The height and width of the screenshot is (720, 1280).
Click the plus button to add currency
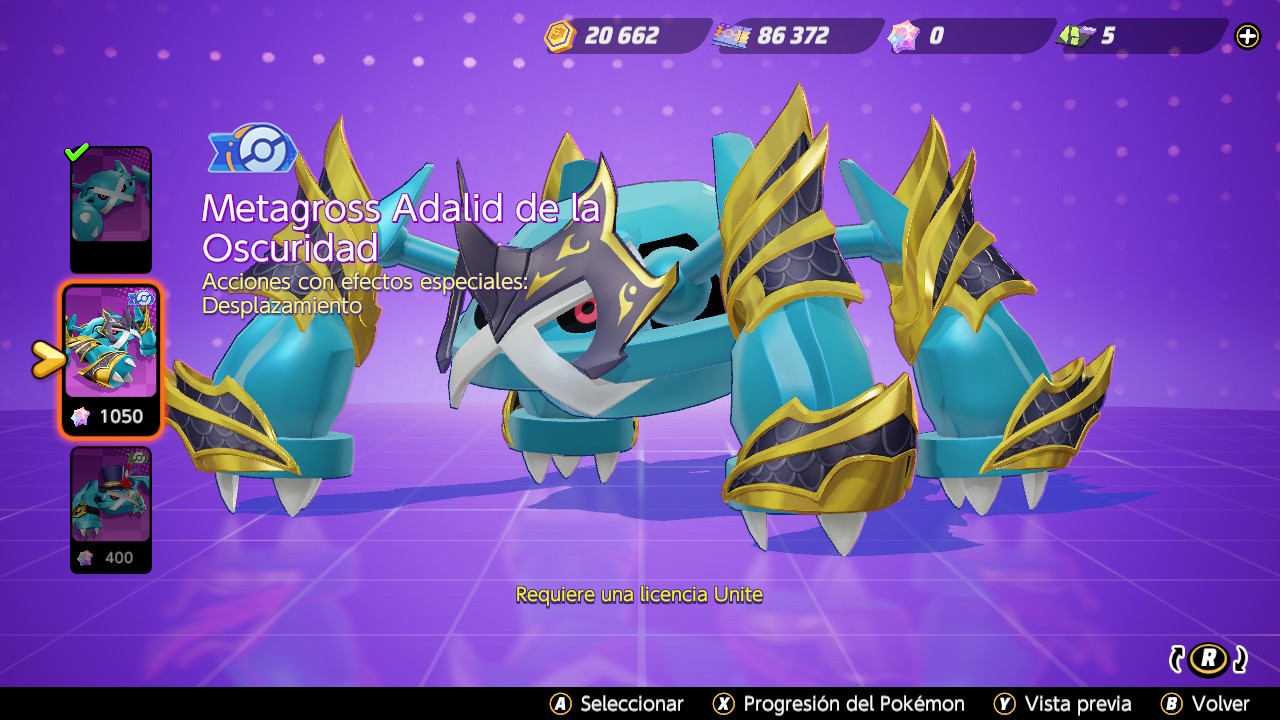(1247, 37)
